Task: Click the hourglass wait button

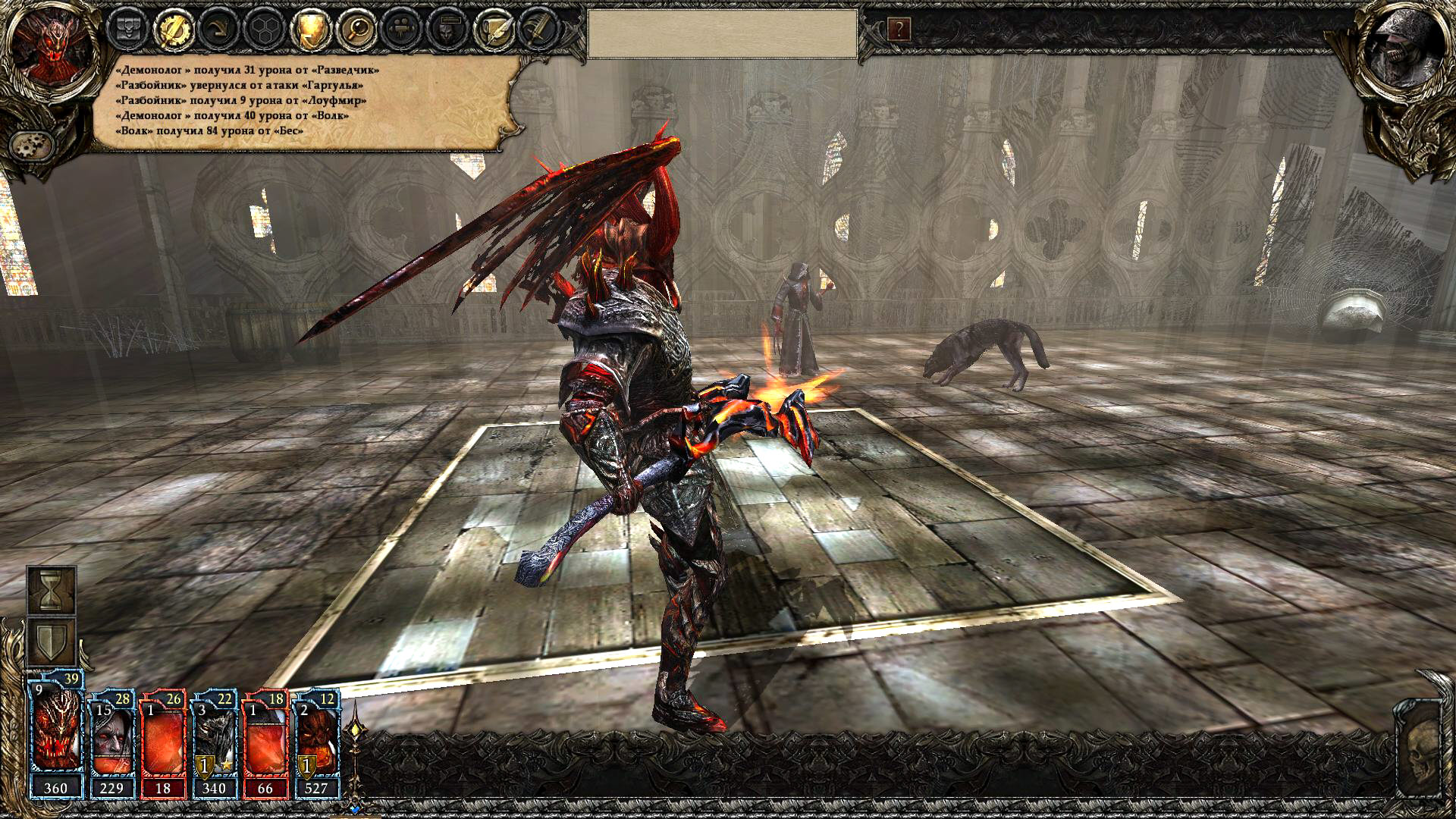Action: click(52, 590)
